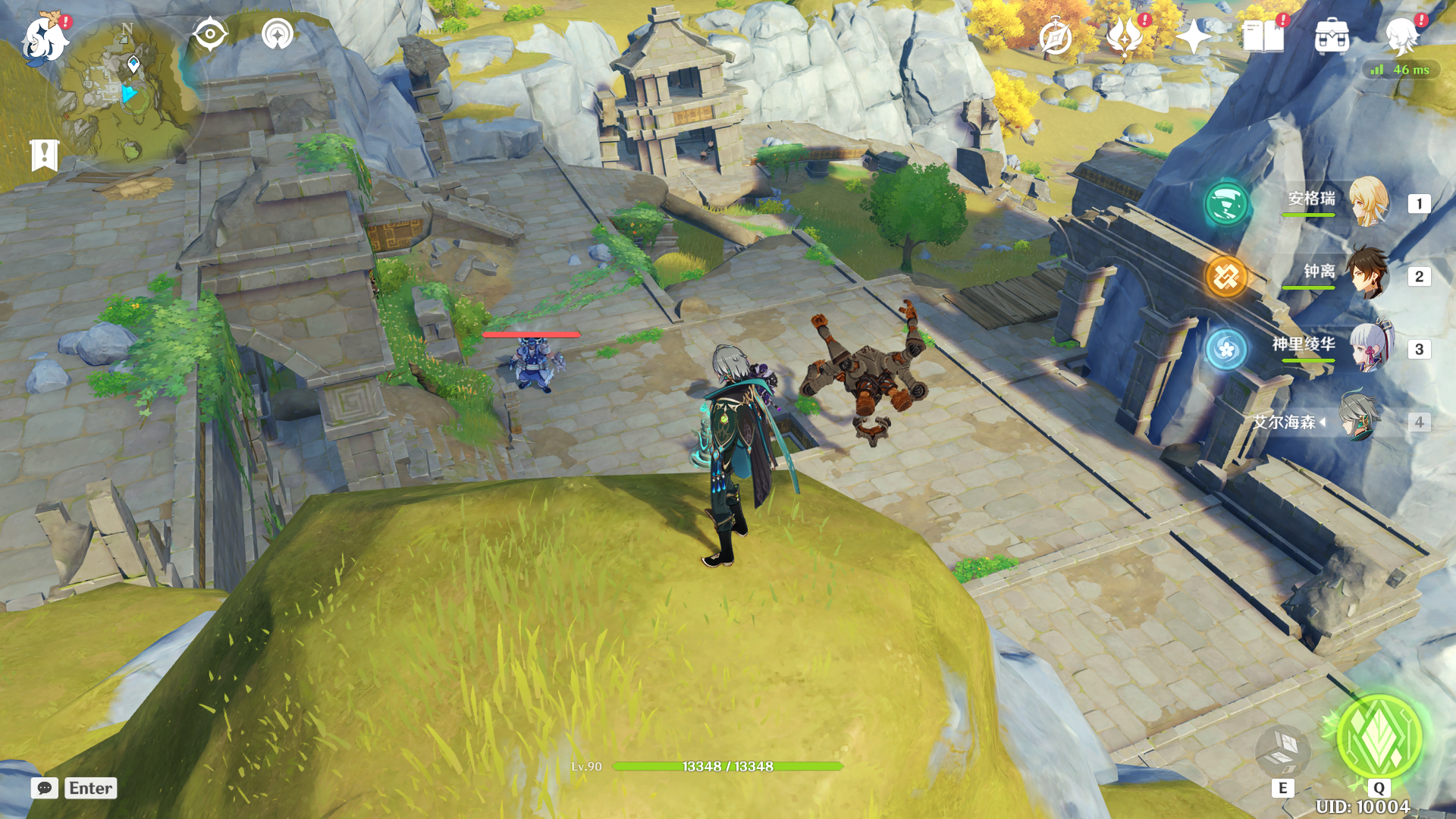This screenshot has width=1456, height=819.
Task: Toggle the elemental sight eye icon
Action: [209, 34]
